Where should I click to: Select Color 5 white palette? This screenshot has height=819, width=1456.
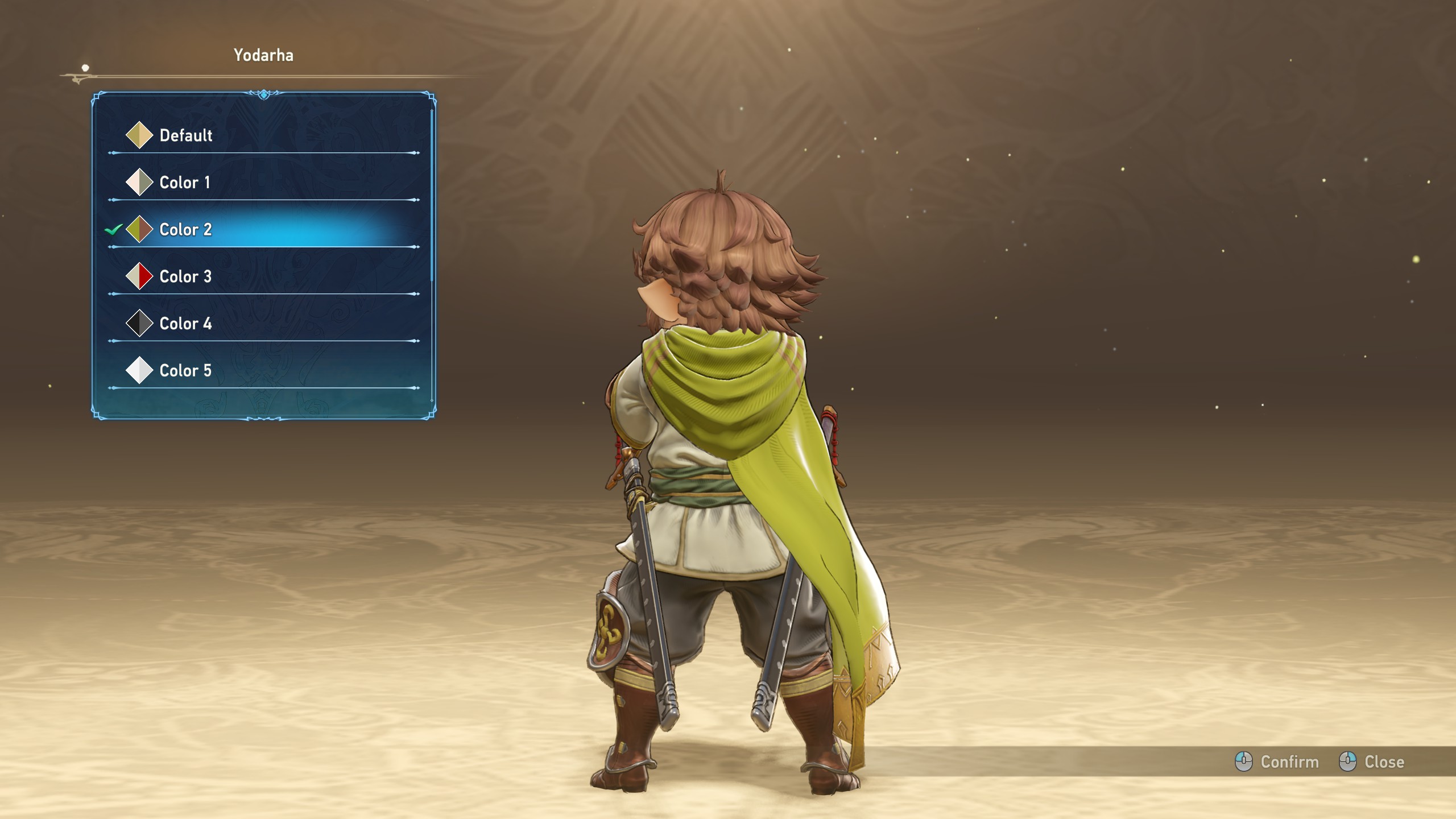(x=185, y=371)
